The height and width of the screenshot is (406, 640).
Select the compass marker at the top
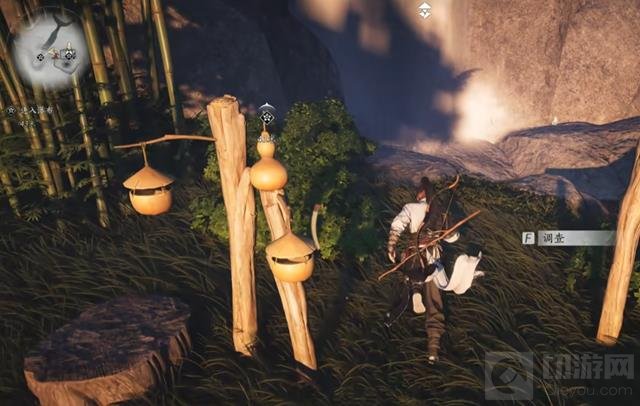click(x=425, y=10)
